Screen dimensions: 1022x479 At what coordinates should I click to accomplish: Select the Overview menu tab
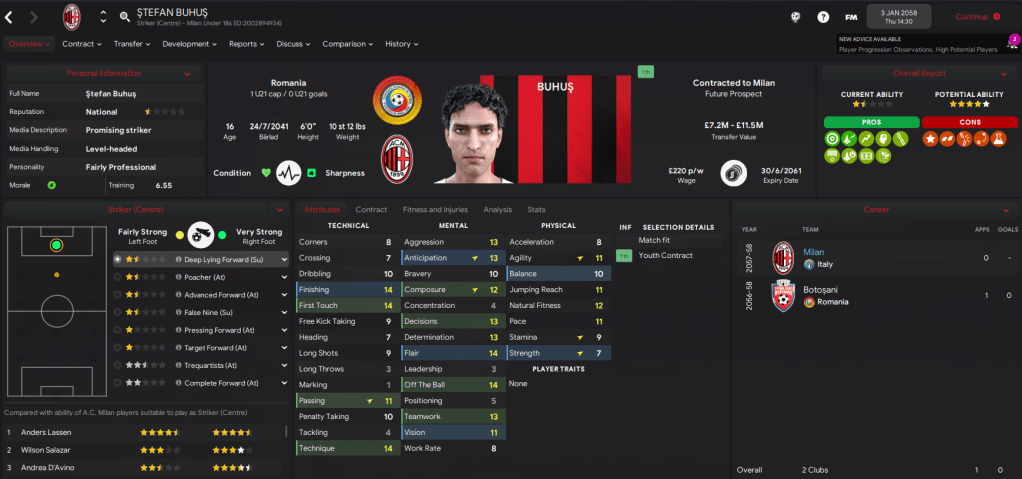click(28, 44)
